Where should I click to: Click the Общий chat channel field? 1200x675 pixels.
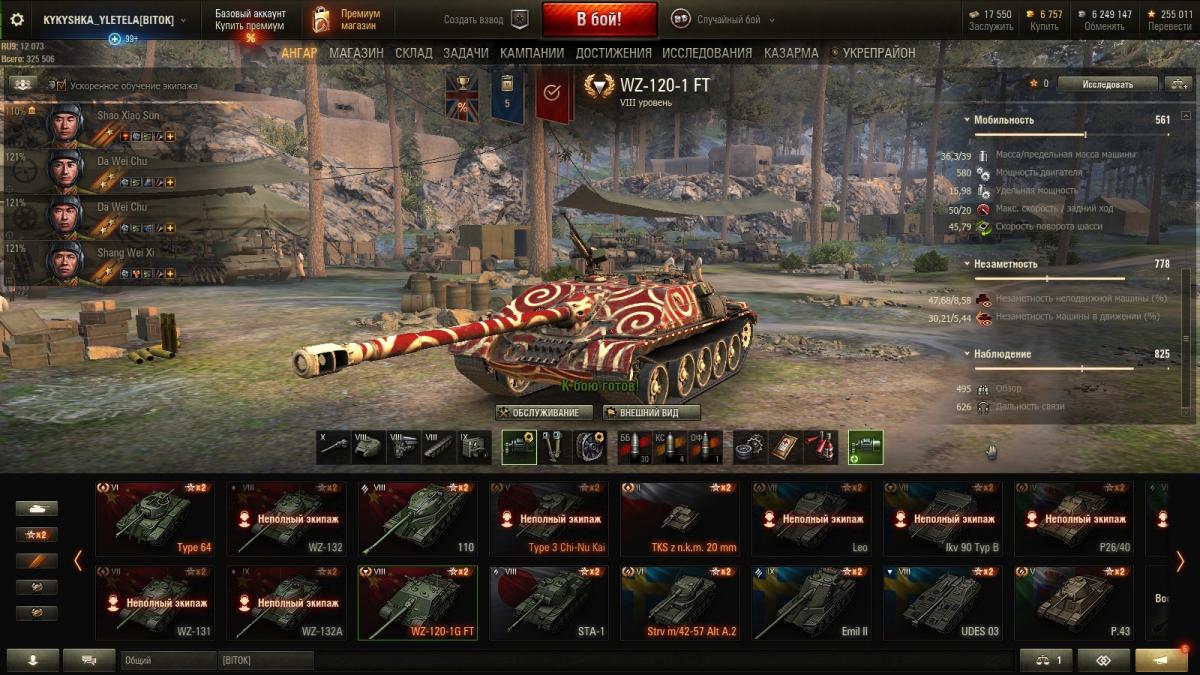(168, 661)
